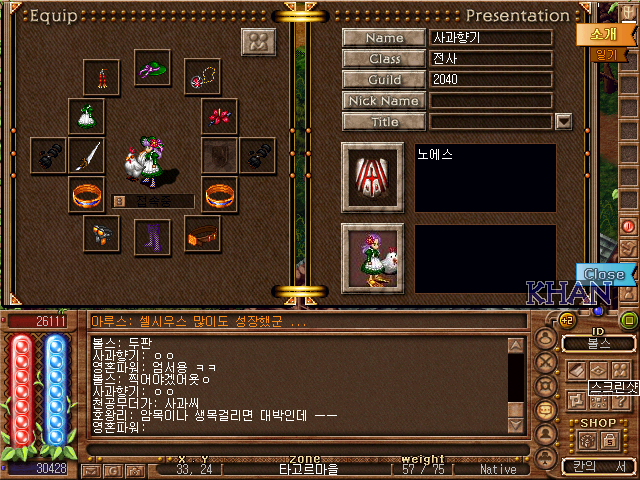Click the guild emblem shield portrait

point(371,177)
